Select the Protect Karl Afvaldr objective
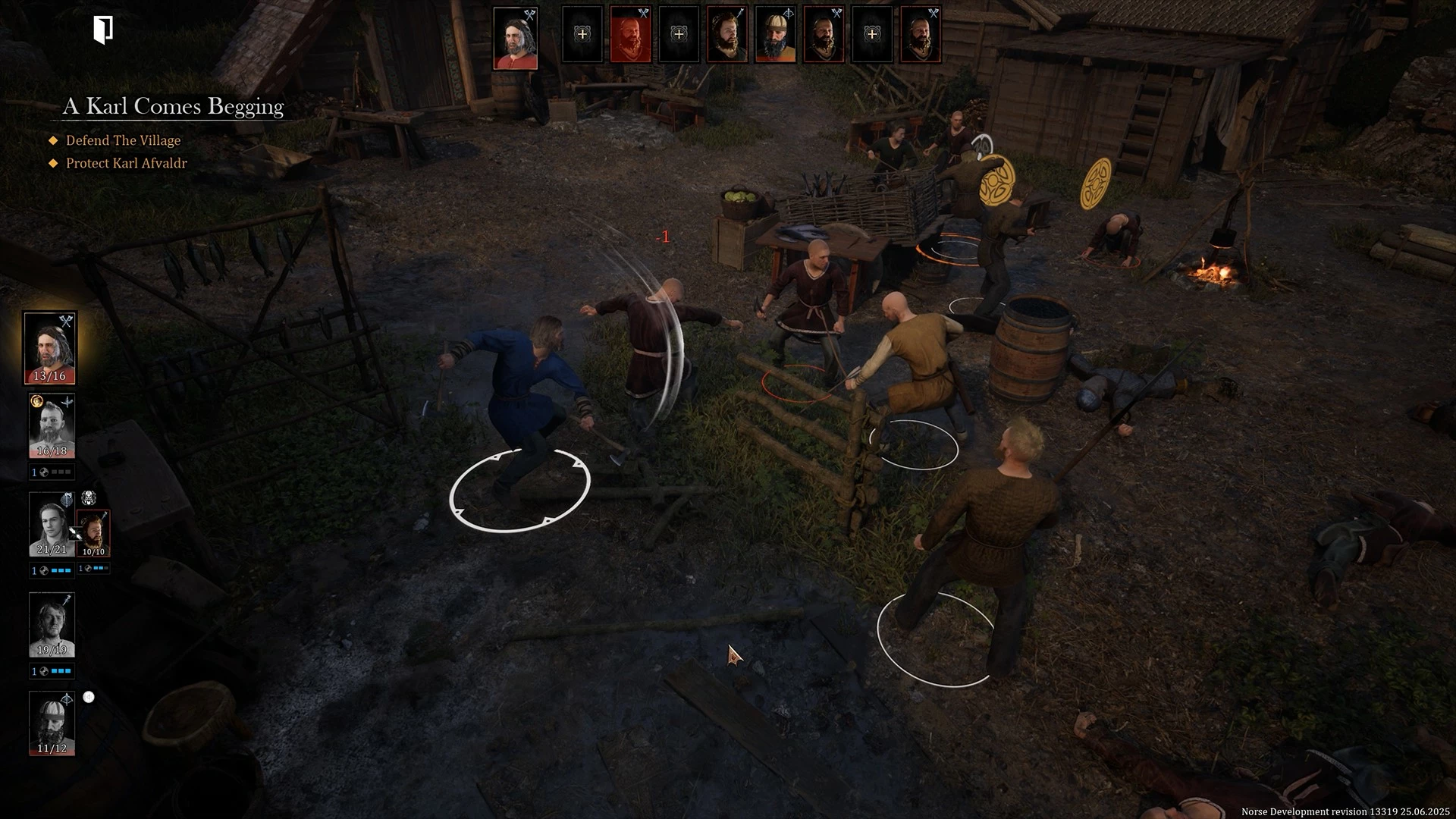 pos(126,163)
